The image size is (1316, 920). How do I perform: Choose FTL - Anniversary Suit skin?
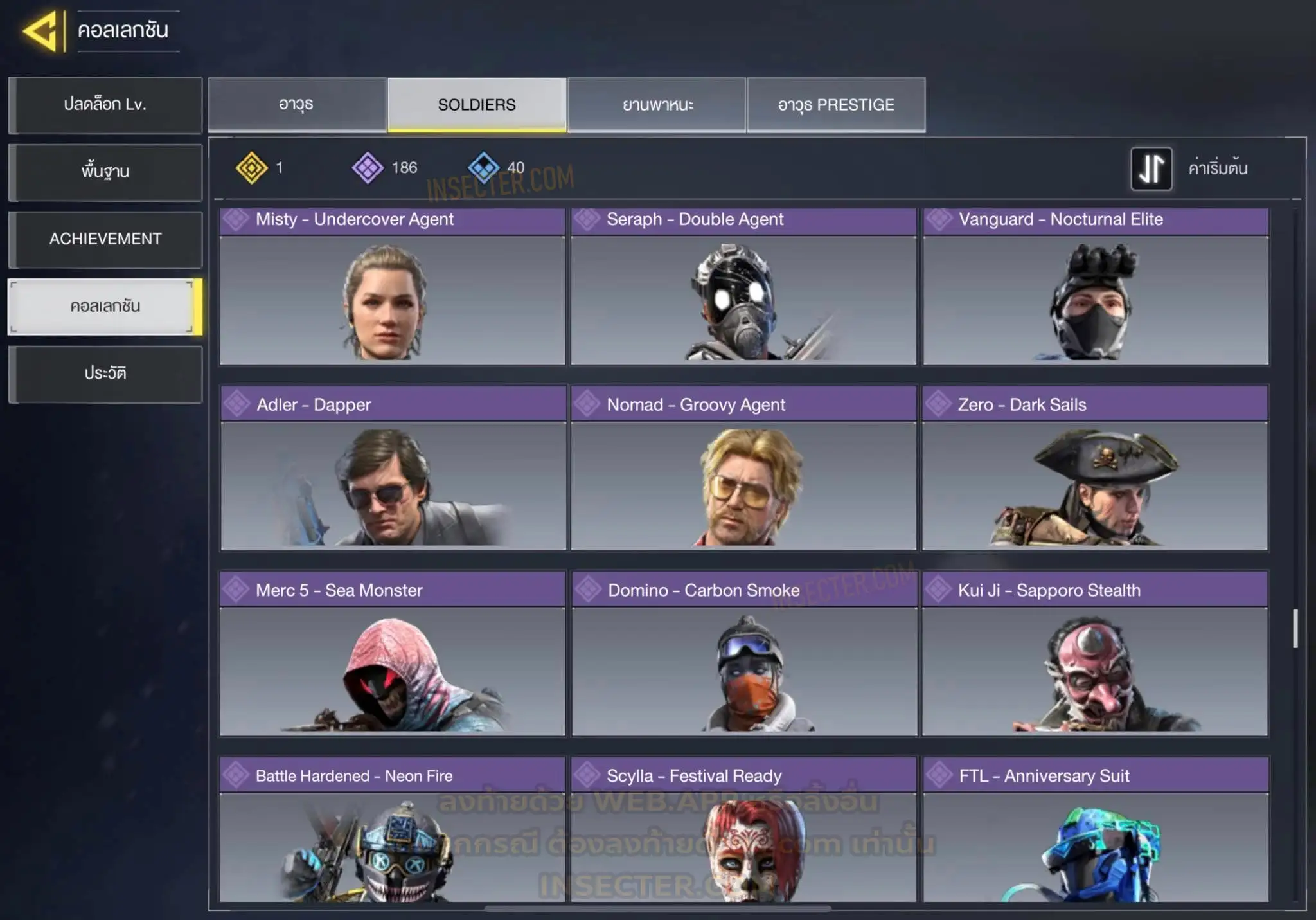click(1096, 831)
